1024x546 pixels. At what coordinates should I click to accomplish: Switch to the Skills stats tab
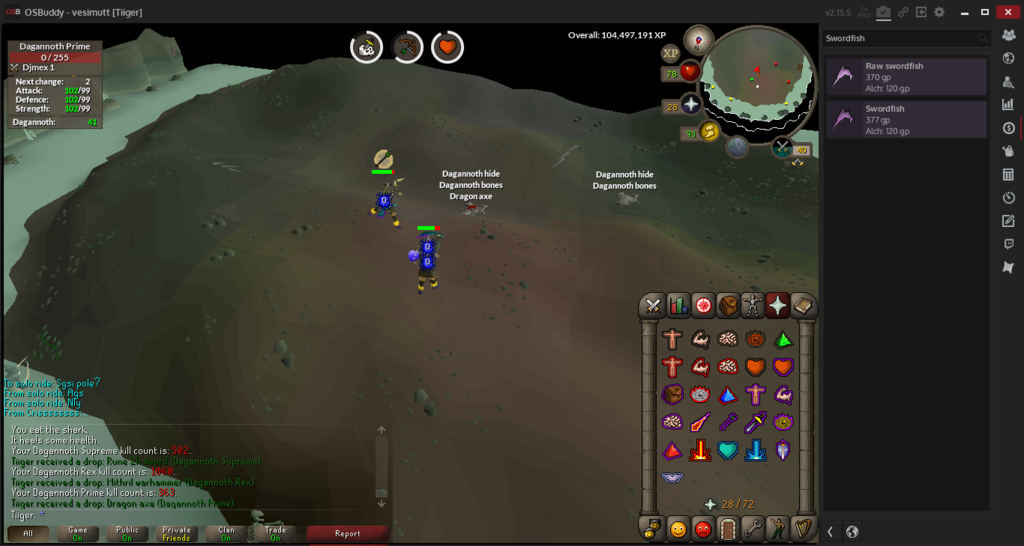678,305
